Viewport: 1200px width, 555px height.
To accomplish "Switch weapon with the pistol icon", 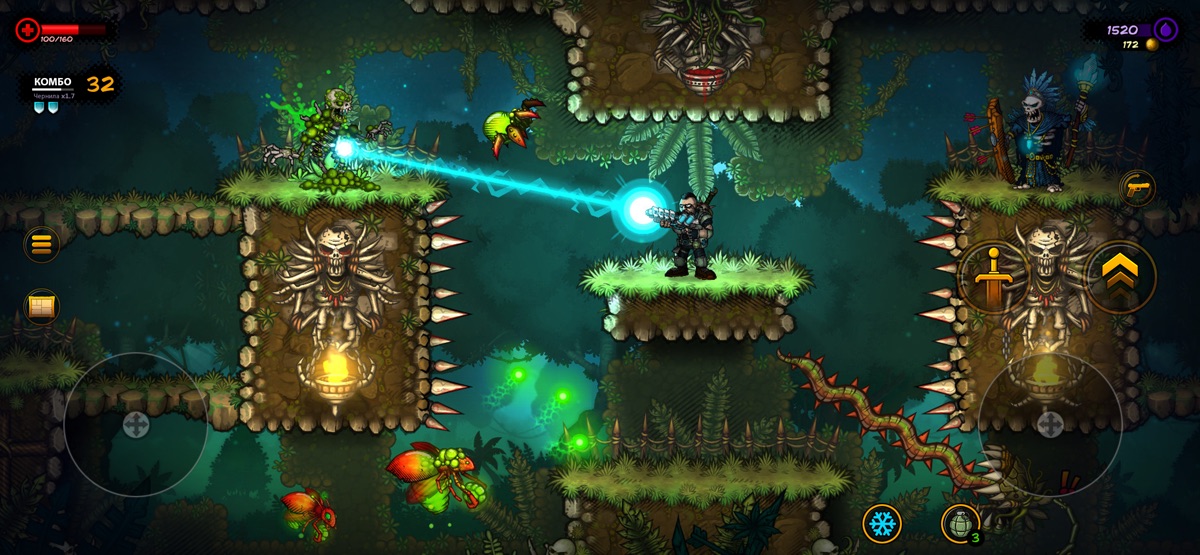I will [1137, 188].
